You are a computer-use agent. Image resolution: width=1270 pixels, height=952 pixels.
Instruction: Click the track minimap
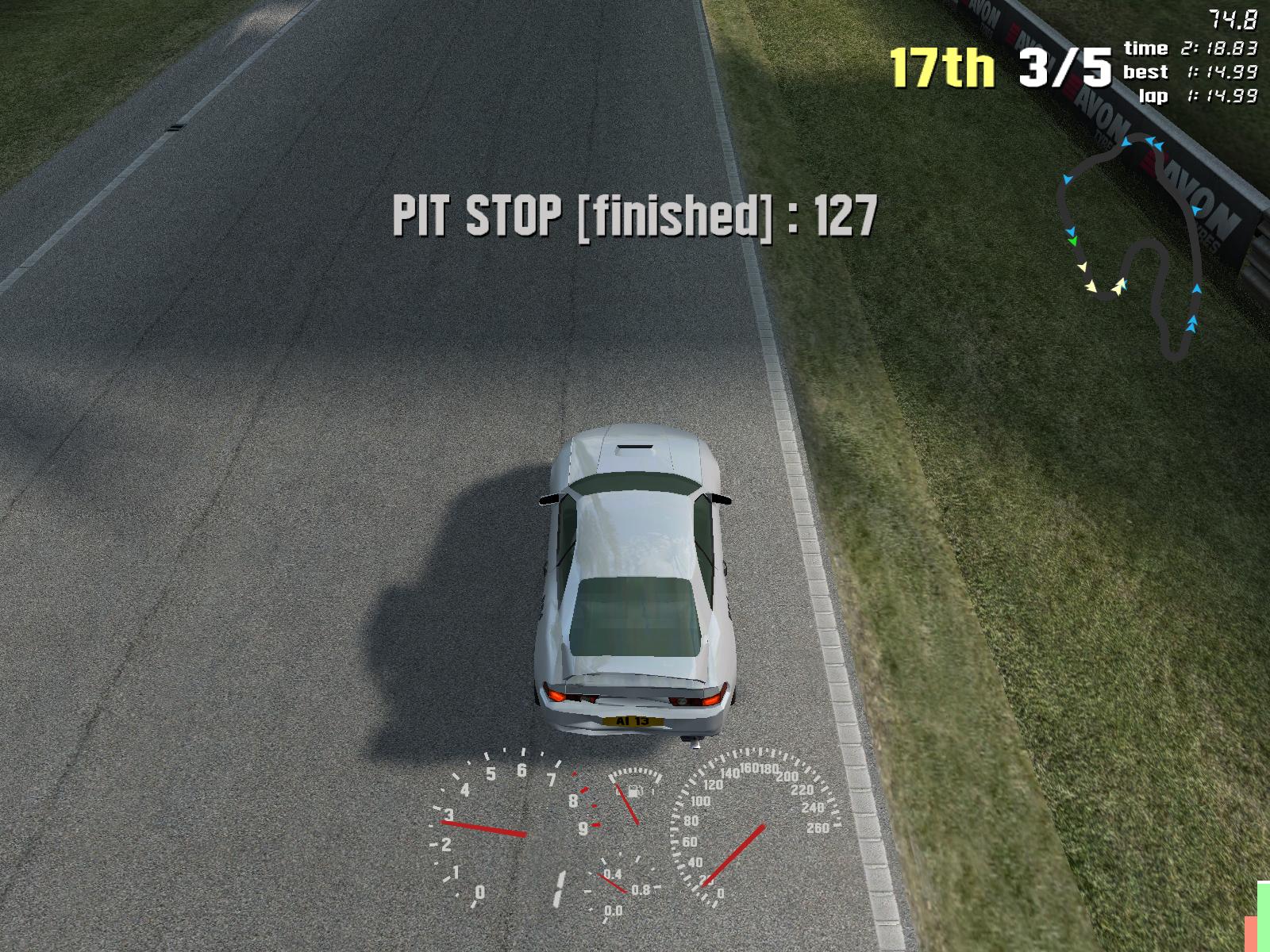tap(1131, 246)
